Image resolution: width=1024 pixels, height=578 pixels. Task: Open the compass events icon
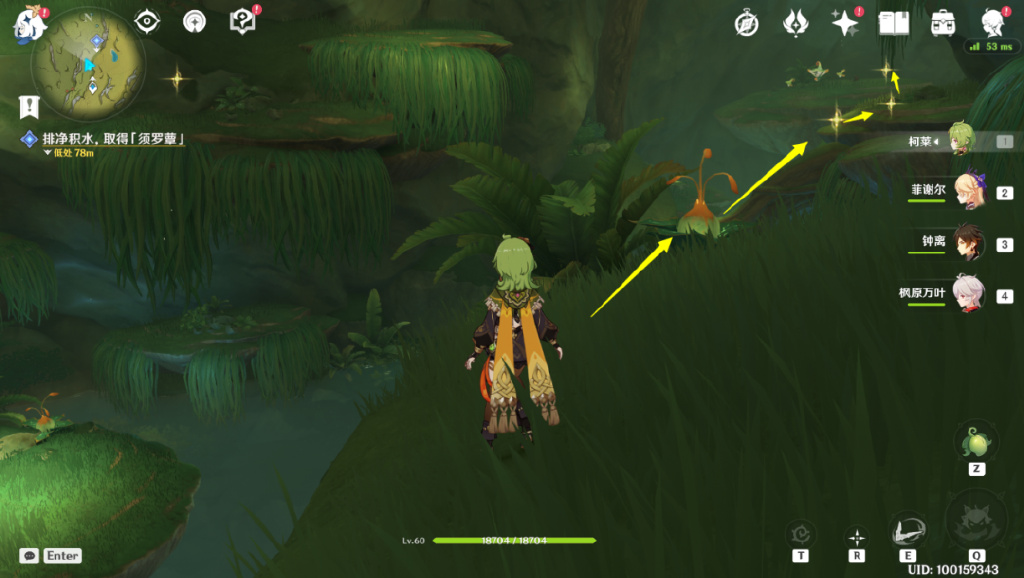(747, 23)
